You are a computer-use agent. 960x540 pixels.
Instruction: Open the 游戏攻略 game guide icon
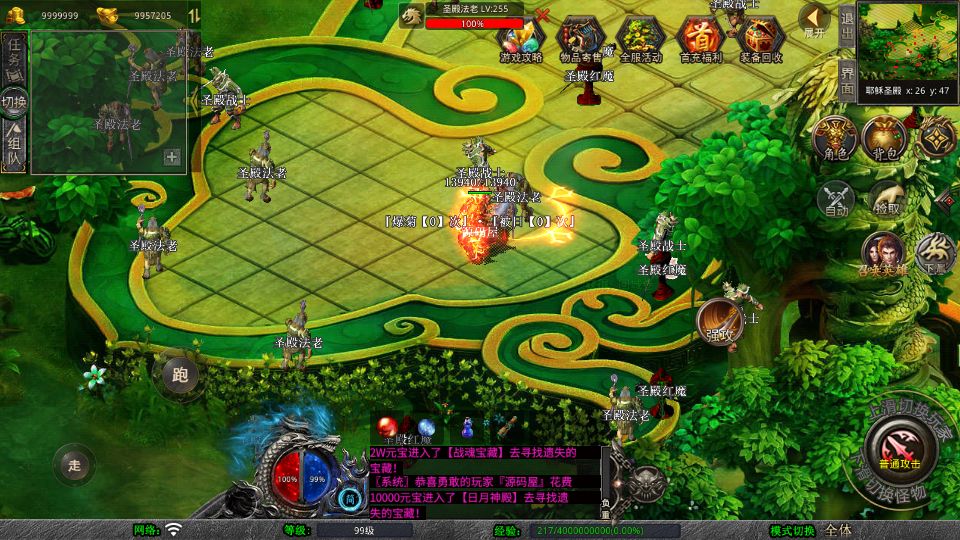pyautogui.click(x=521, y=38)
